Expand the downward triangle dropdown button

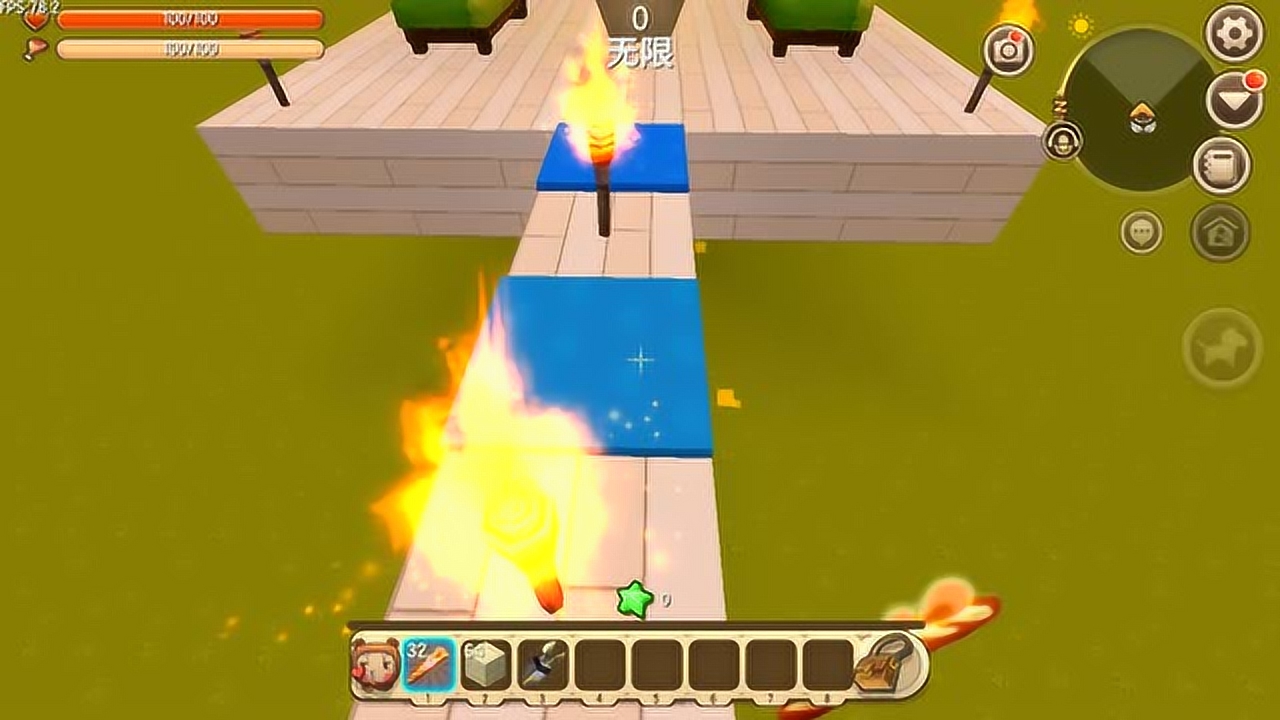pos(1234,99)
